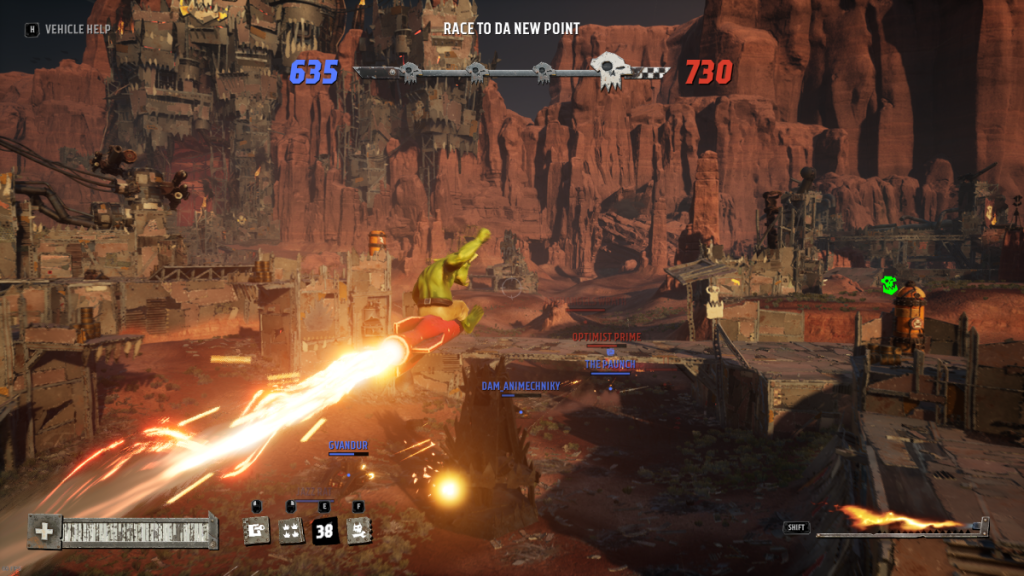Select the large skull on the progress track

(607, 71)
